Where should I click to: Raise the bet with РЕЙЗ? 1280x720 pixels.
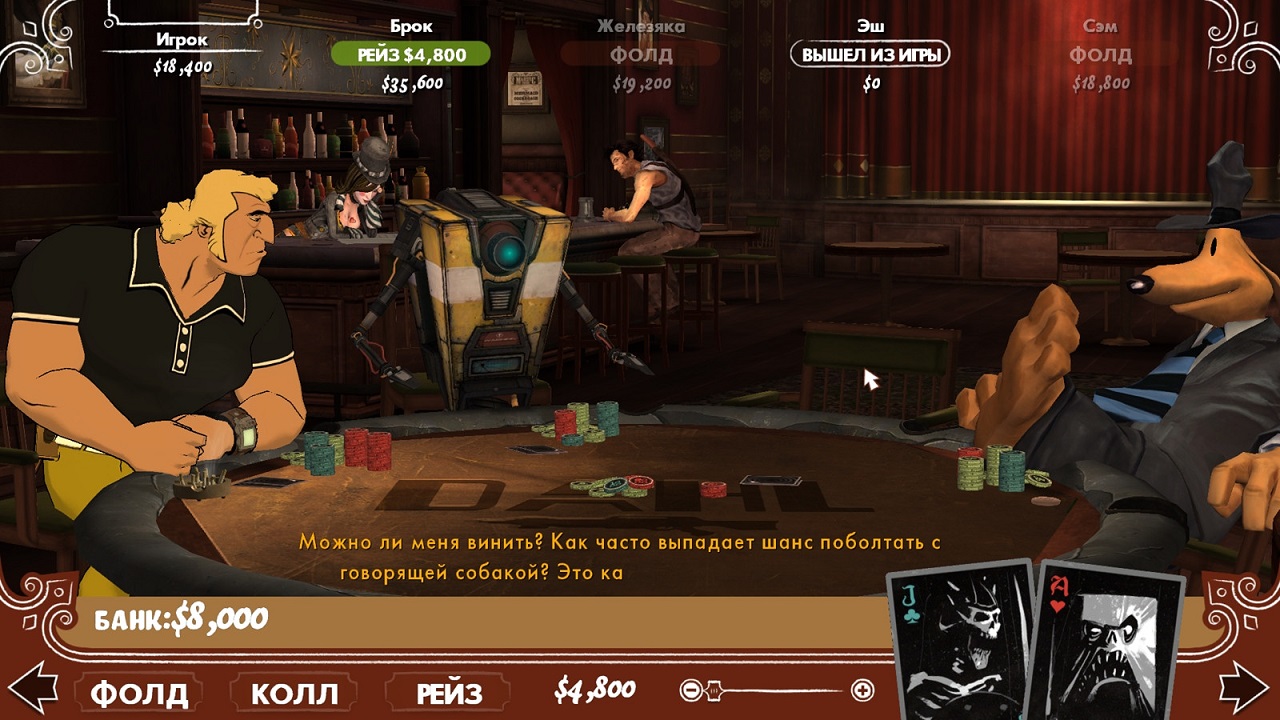(449, 692)
